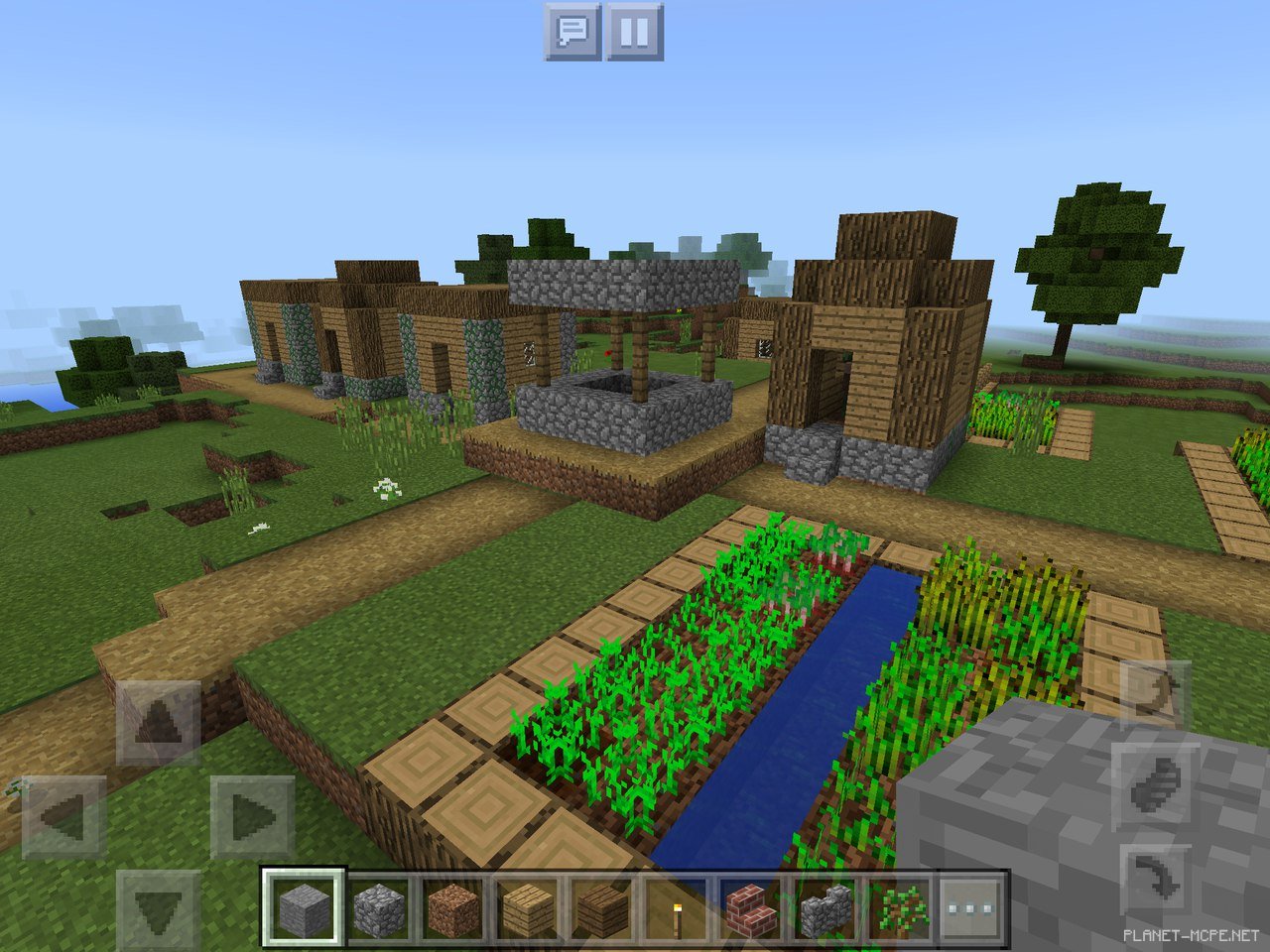Open the inventory with three-dots button
1270x952 pixels.
click(972, 907)
